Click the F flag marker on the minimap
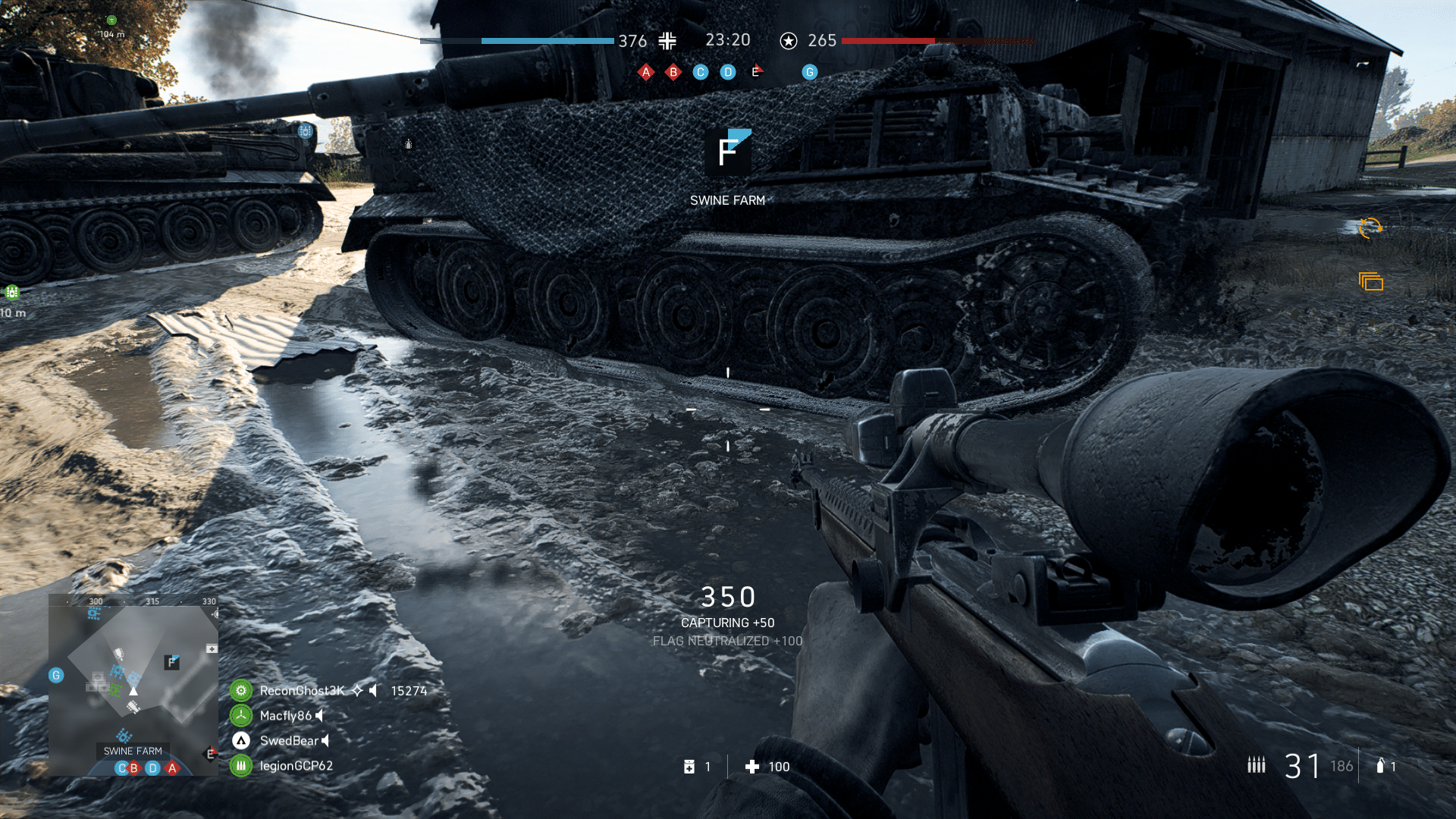This screenshot has height=819, width=1456. pyautogui.click(x=172, y=662)
